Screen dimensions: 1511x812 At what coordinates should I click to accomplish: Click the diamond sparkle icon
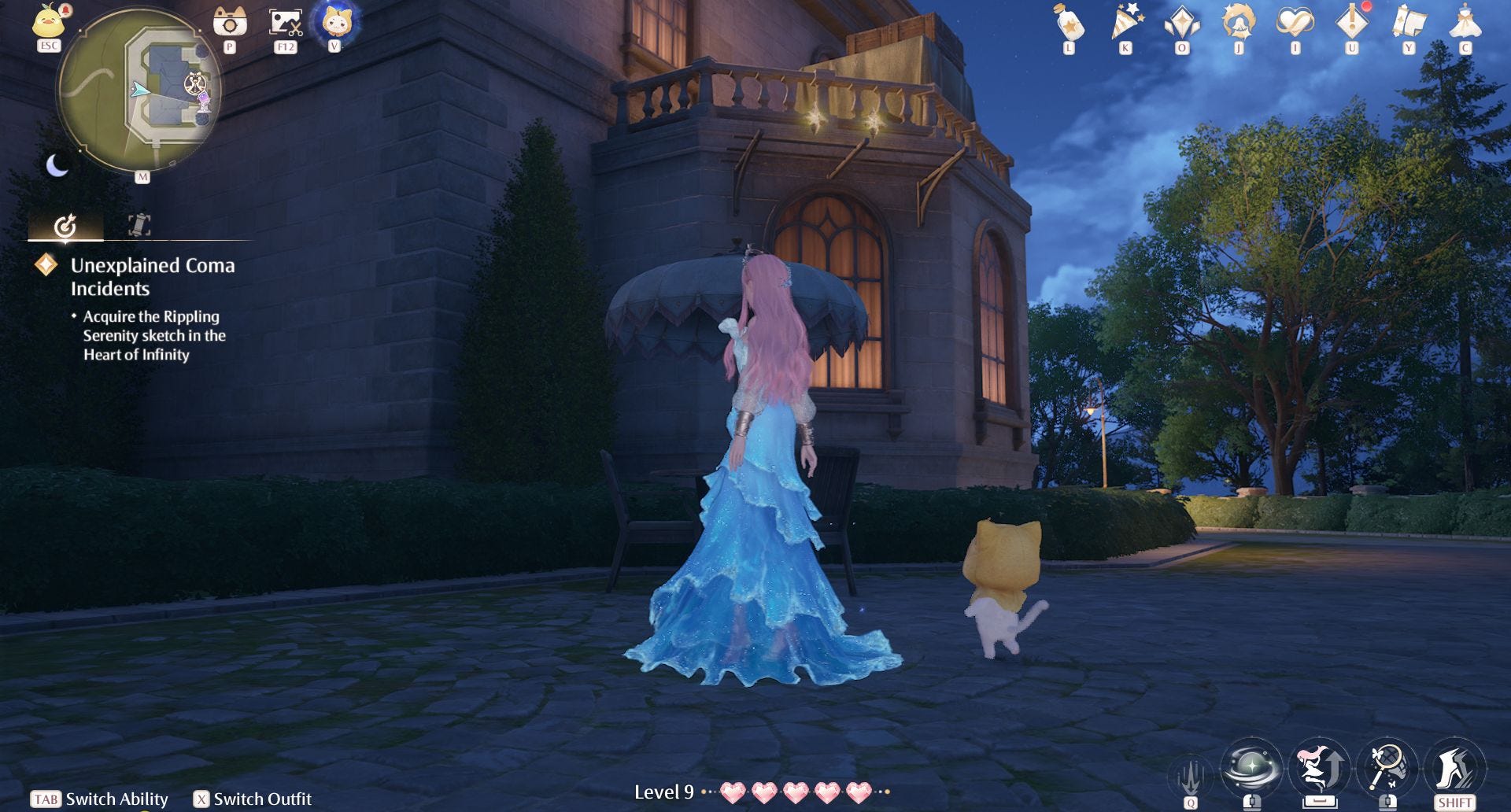[1182, 23]
